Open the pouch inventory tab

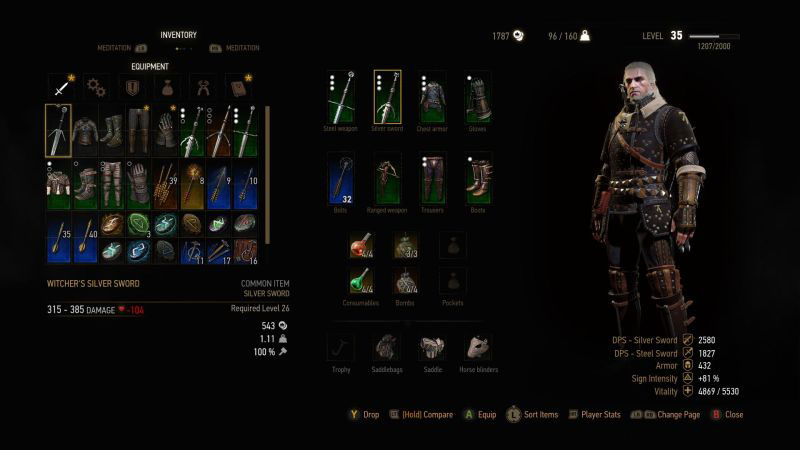pos(166,87)
